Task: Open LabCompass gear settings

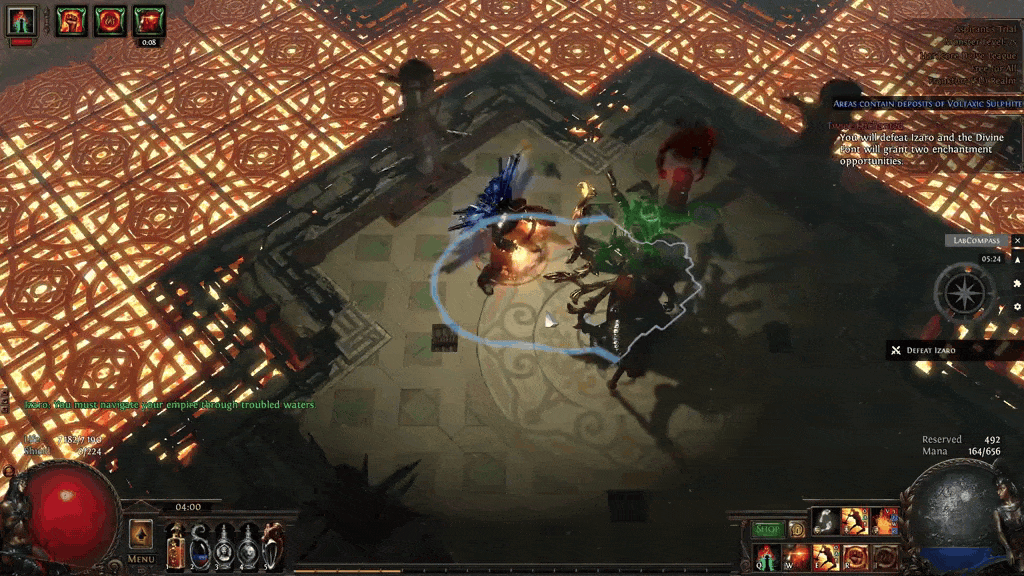Action: click(x=1017, y=306)
